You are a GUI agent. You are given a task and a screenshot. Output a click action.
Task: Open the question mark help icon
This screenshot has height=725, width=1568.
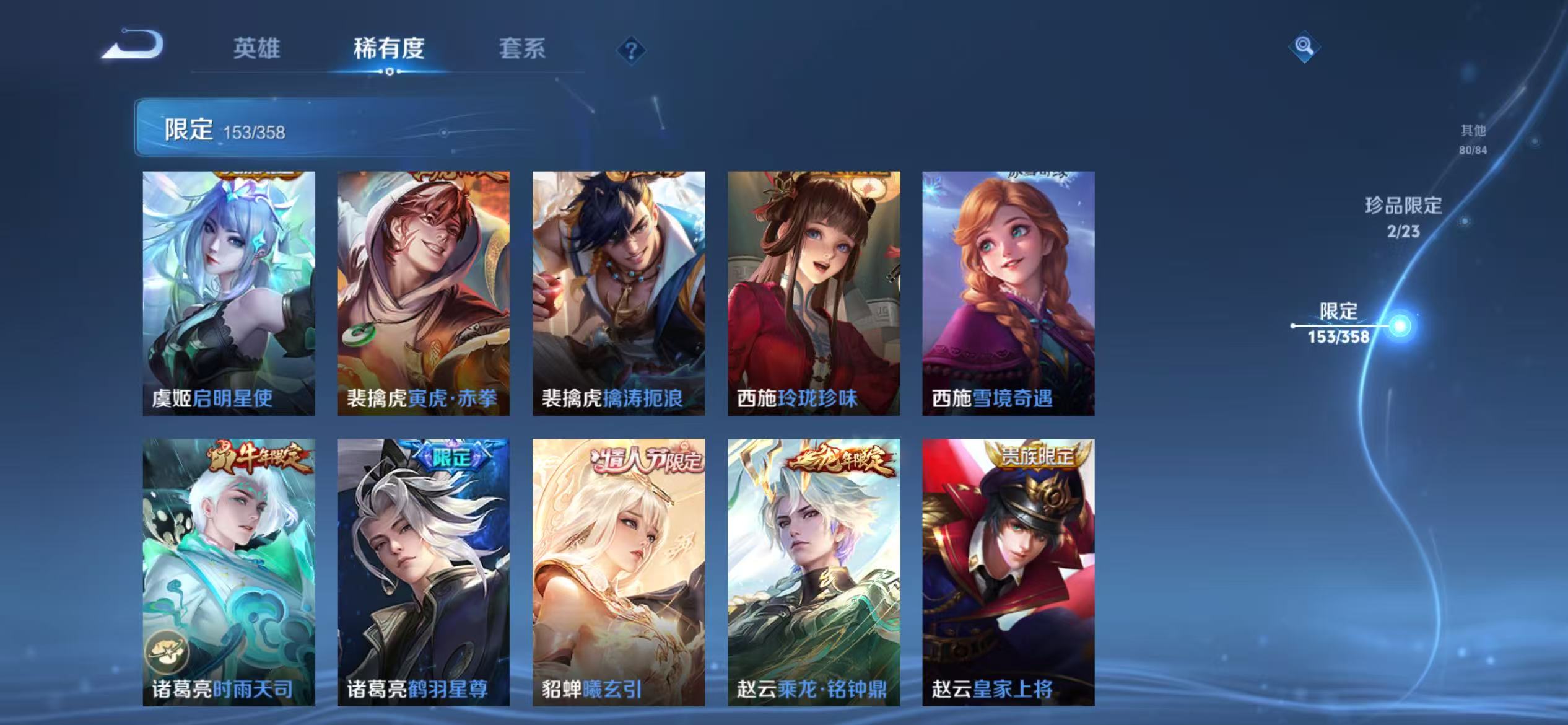coord(630,51)
